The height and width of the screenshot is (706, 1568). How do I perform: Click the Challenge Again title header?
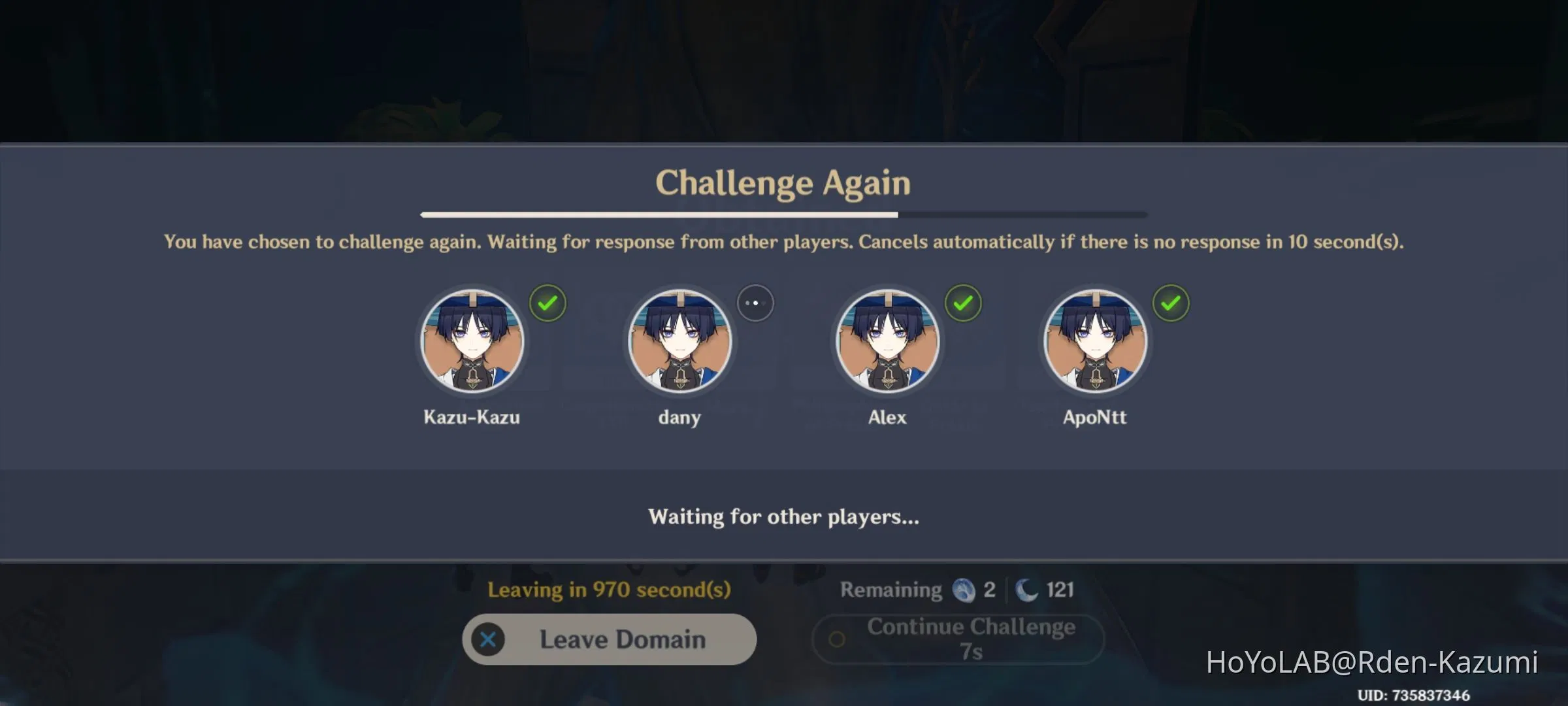tap(784, 184)
